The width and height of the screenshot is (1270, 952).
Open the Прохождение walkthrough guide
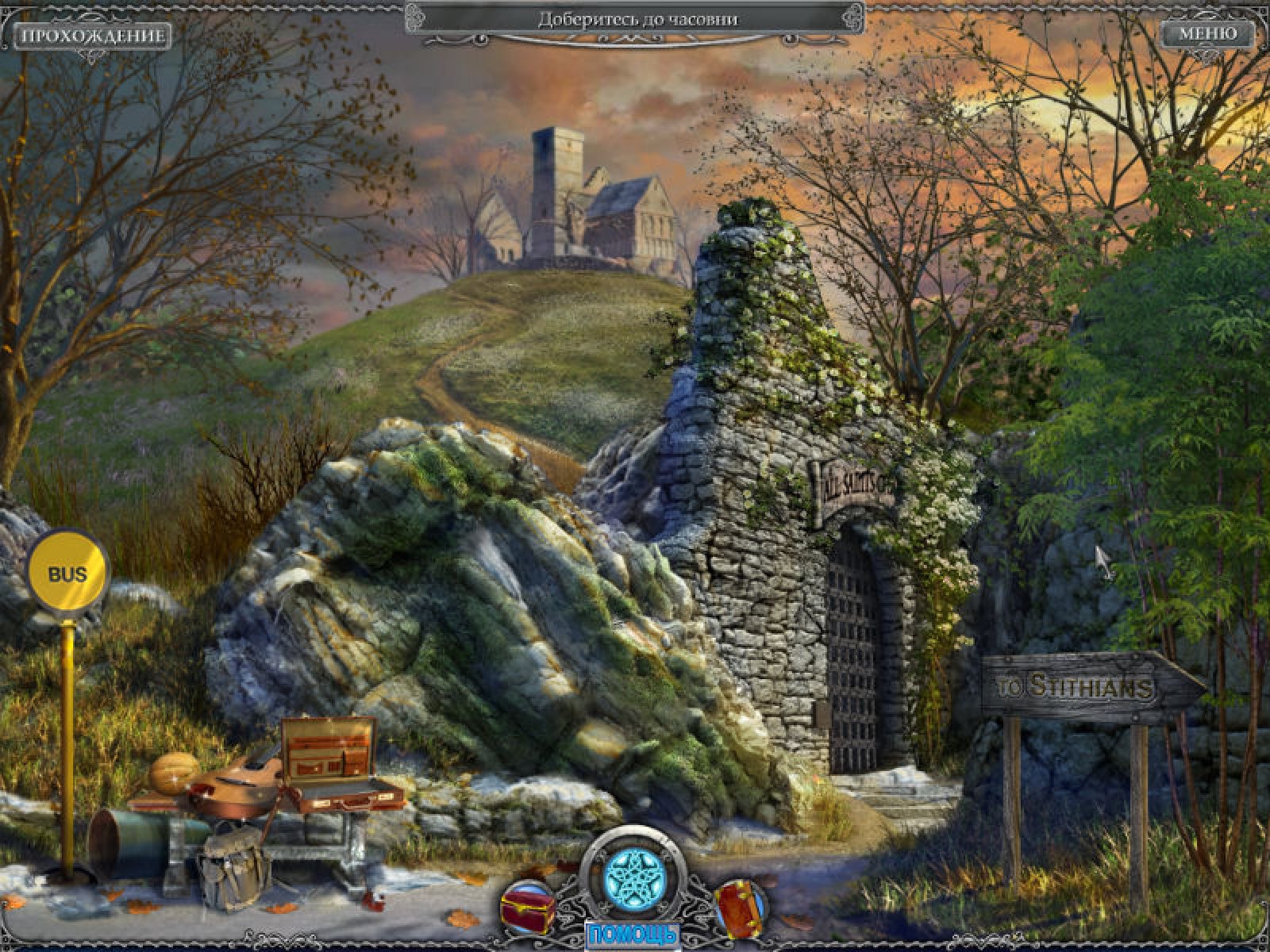coord(93,36)
